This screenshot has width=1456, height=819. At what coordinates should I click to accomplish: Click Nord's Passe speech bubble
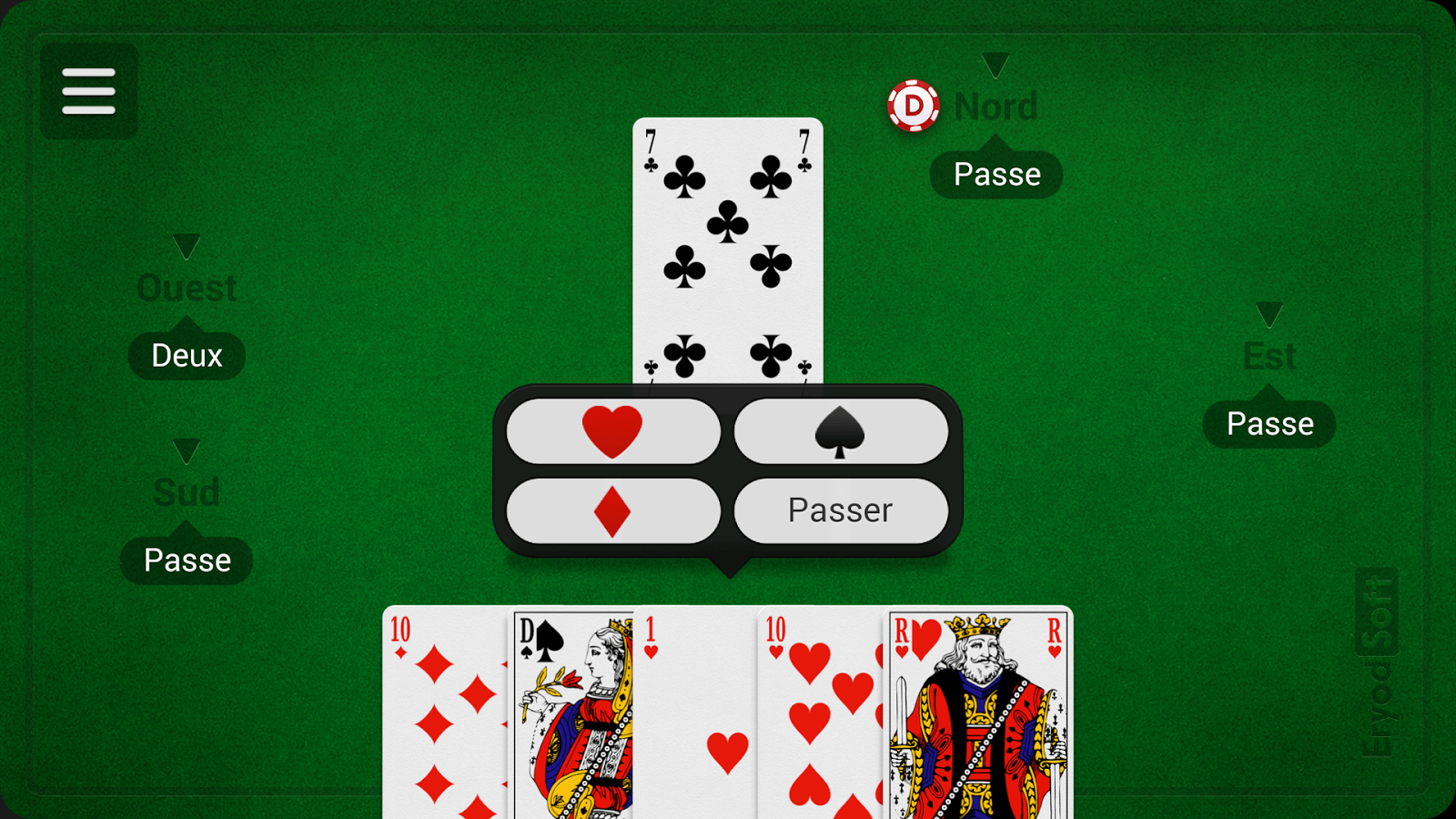coord(995,174)
